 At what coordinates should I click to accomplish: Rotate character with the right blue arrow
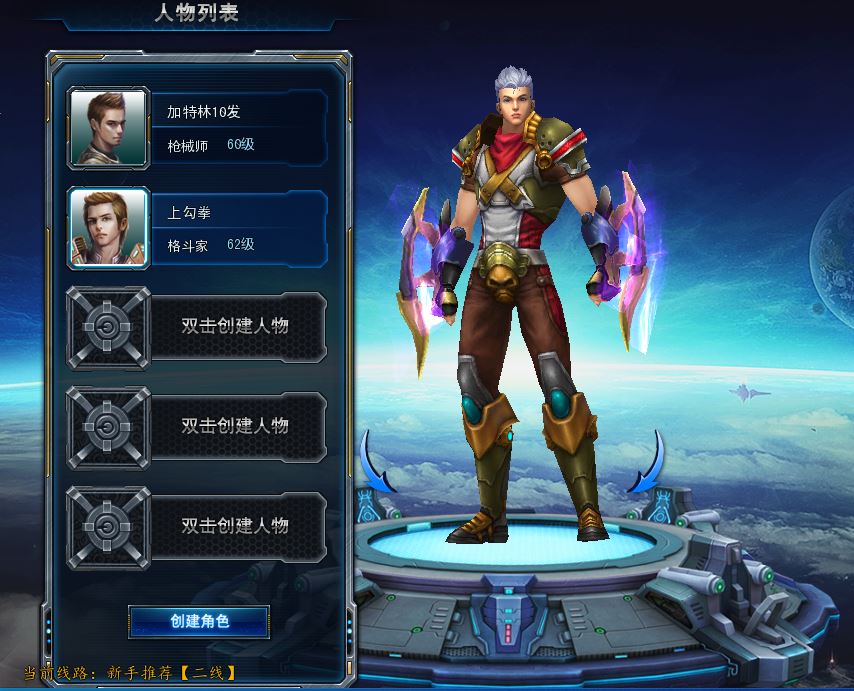point(646,463)
